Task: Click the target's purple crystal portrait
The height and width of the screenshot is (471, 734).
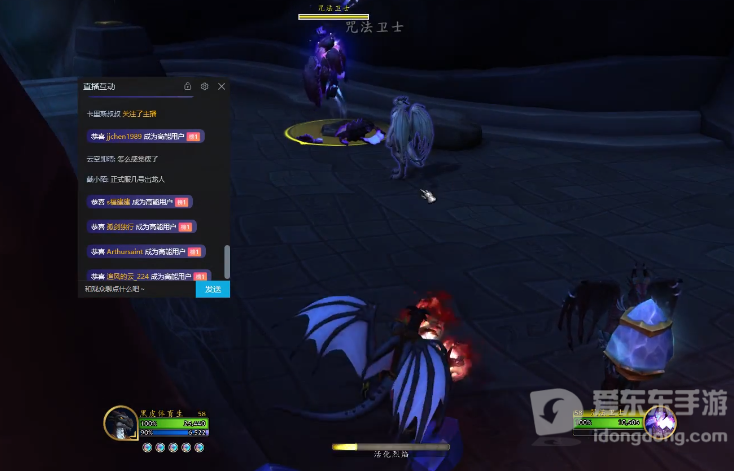Action: (x=660, y=422)
